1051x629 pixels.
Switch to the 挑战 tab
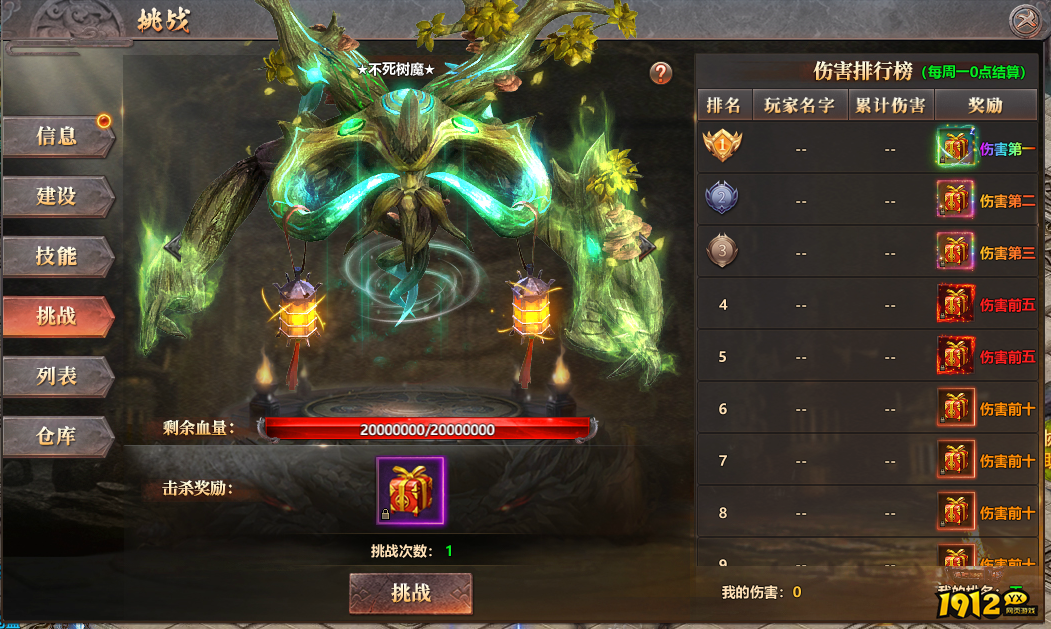click(x=57, y=316)
